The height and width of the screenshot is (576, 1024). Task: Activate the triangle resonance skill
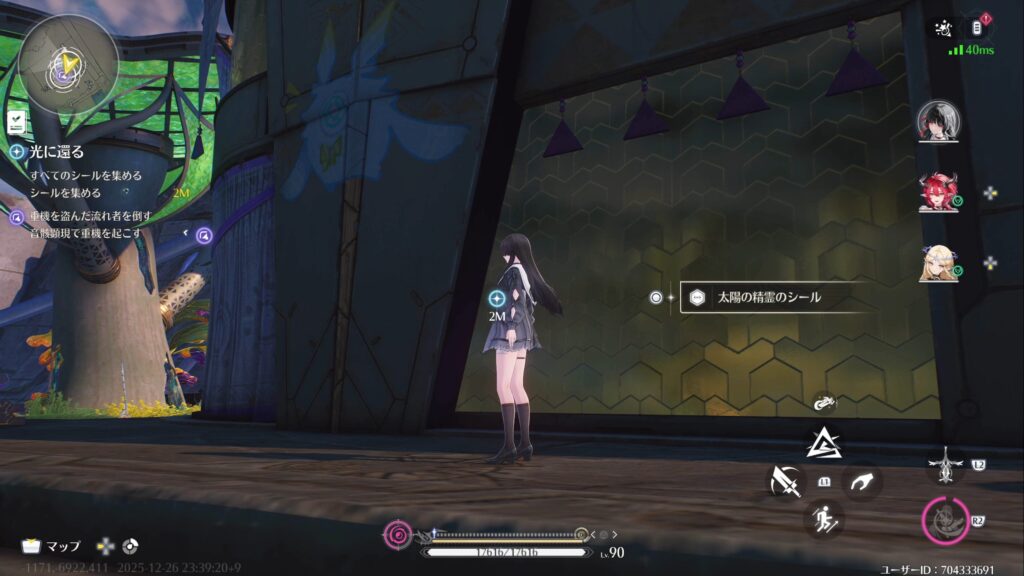click(x=824, y=441)
